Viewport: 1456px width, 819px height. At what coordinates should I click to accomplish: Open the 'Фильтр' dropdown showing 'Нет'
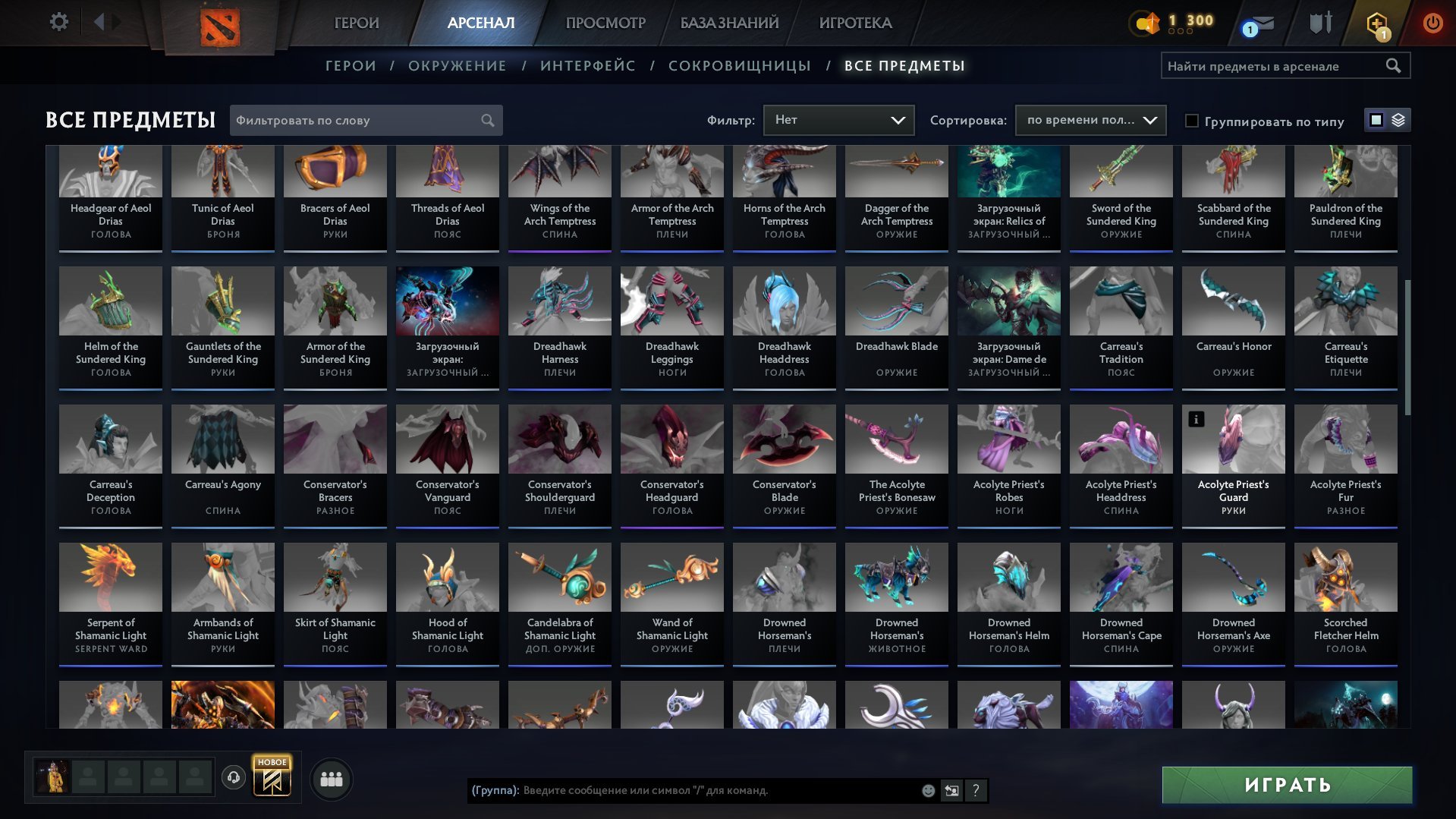[838, 119]
